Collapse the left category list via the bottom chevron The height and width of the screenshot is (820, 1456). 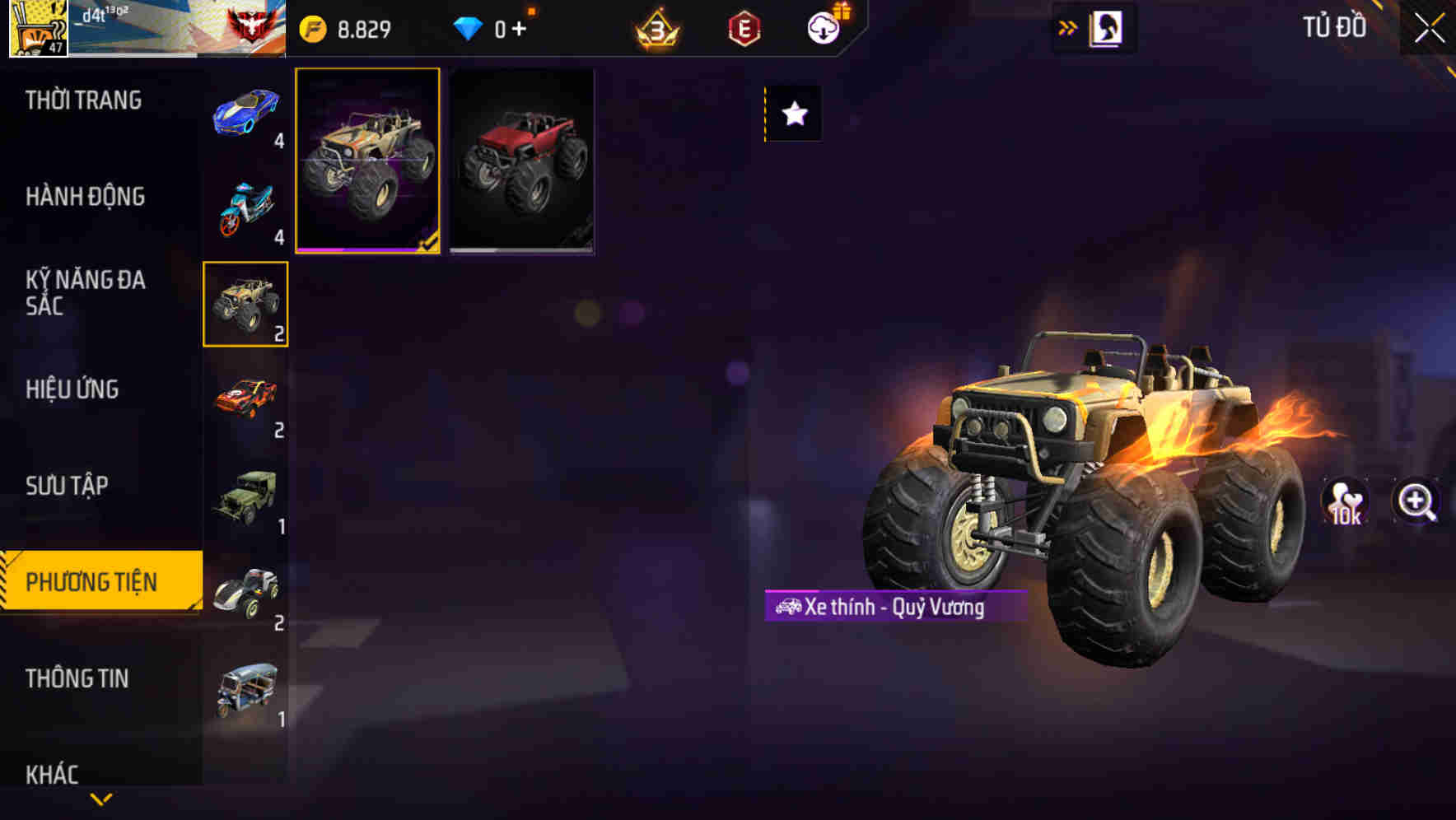tap(100, 797)
